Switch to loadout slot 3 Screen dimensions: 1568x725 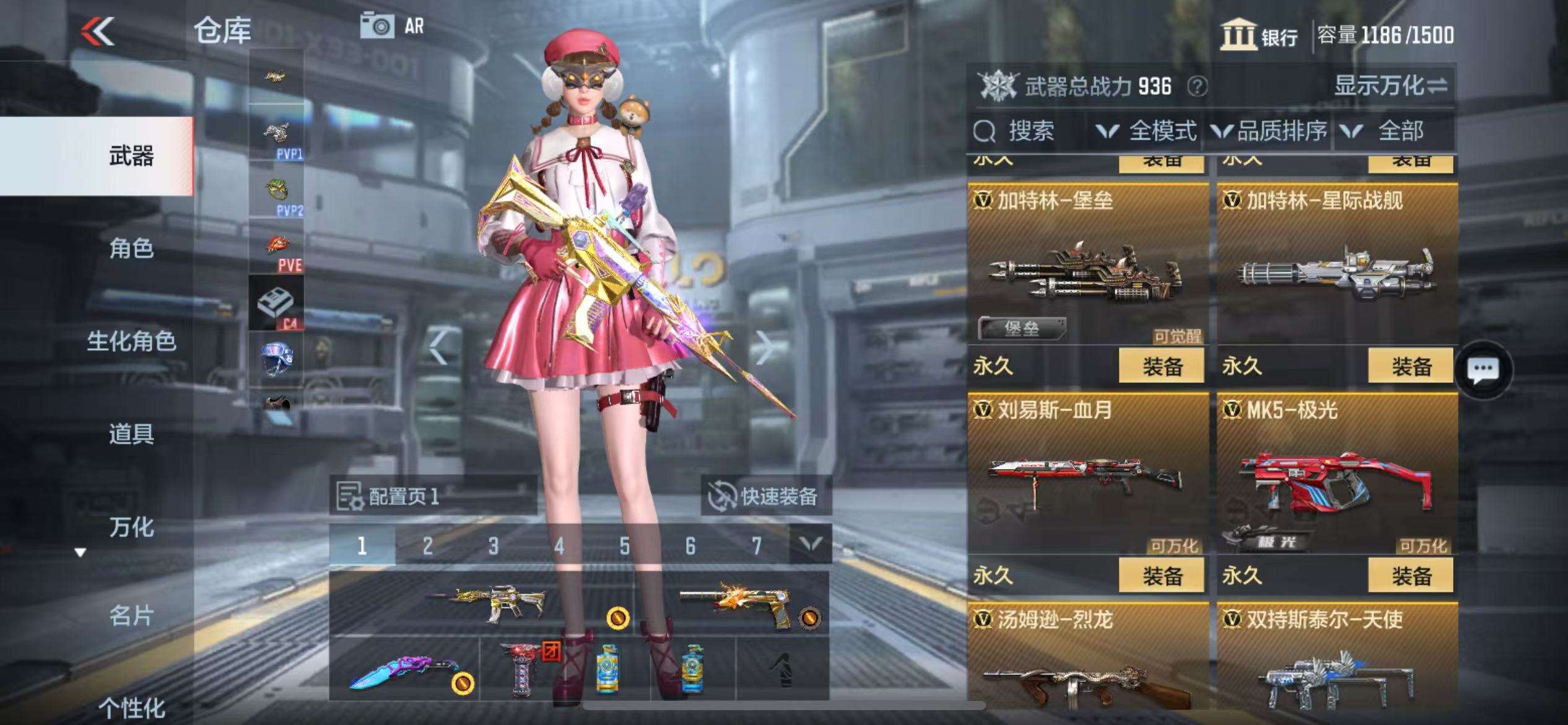click(x=493, y=546)
